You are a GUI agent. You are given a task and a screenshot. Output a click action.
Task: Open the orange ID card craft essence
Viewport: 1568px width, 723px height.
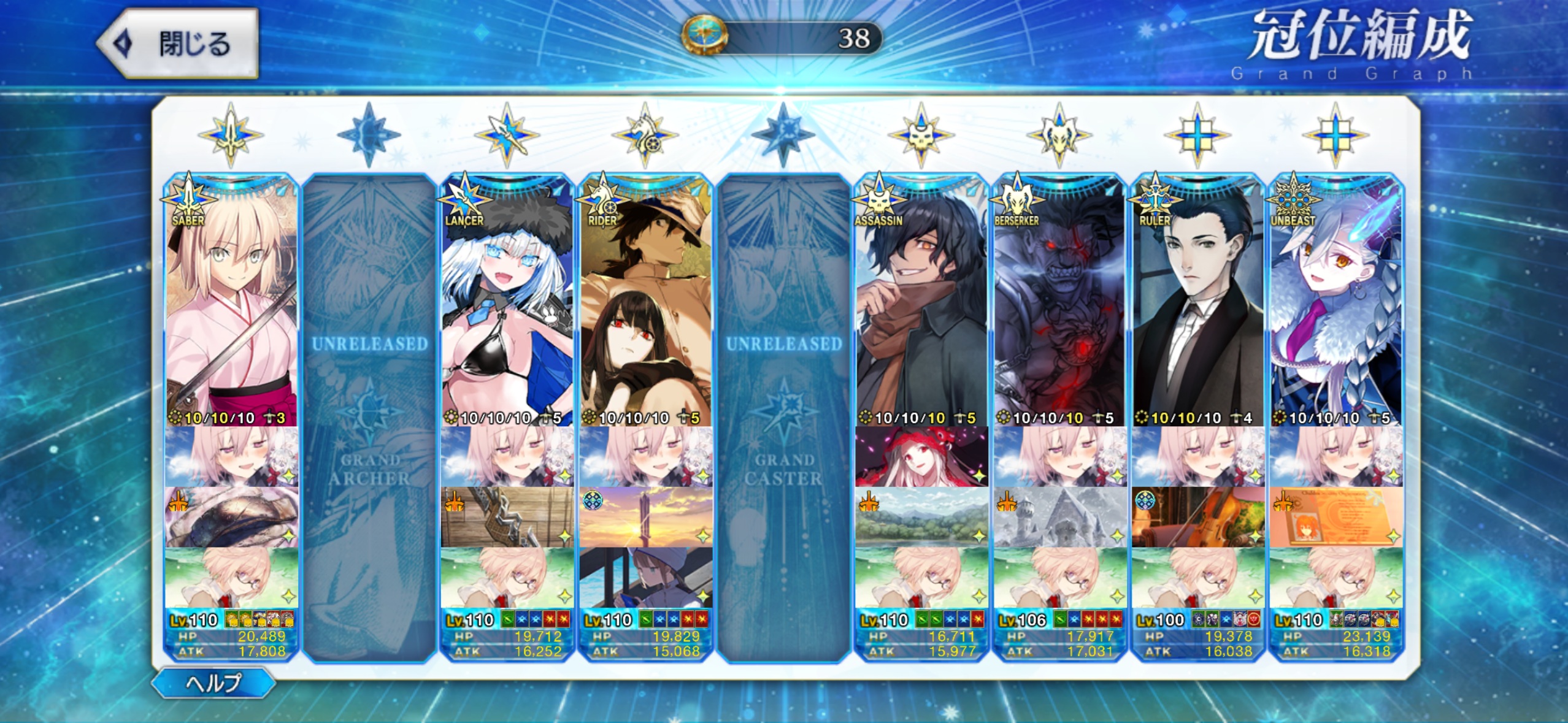(1335, 517)
